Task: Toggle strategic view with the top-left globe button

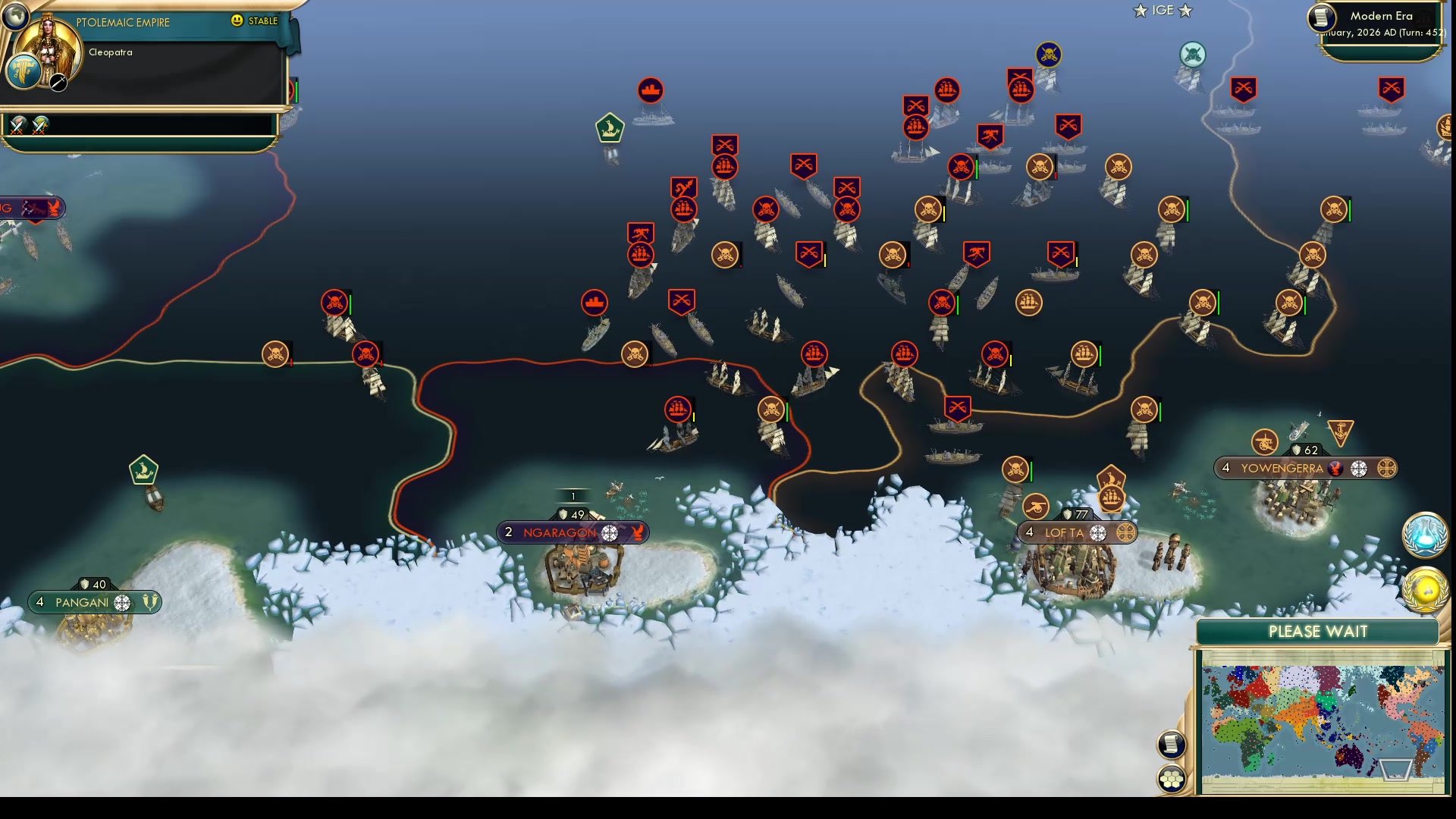Action: (14, 14)
